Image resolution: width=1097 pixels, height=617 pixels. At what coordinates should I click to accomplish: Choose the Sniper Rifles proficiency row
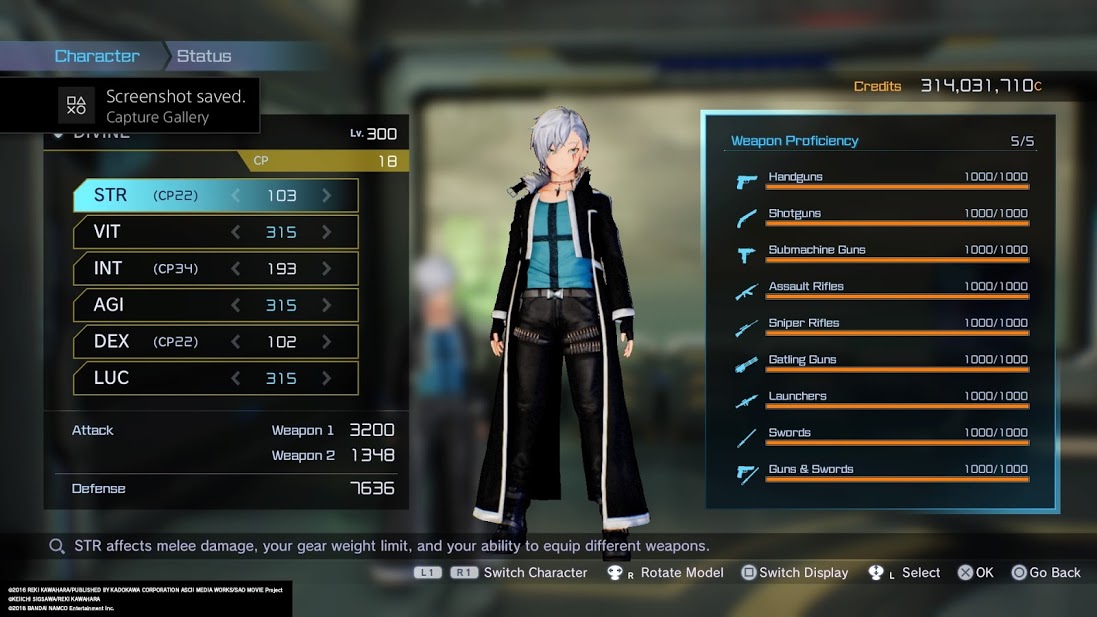coord(881,326)
